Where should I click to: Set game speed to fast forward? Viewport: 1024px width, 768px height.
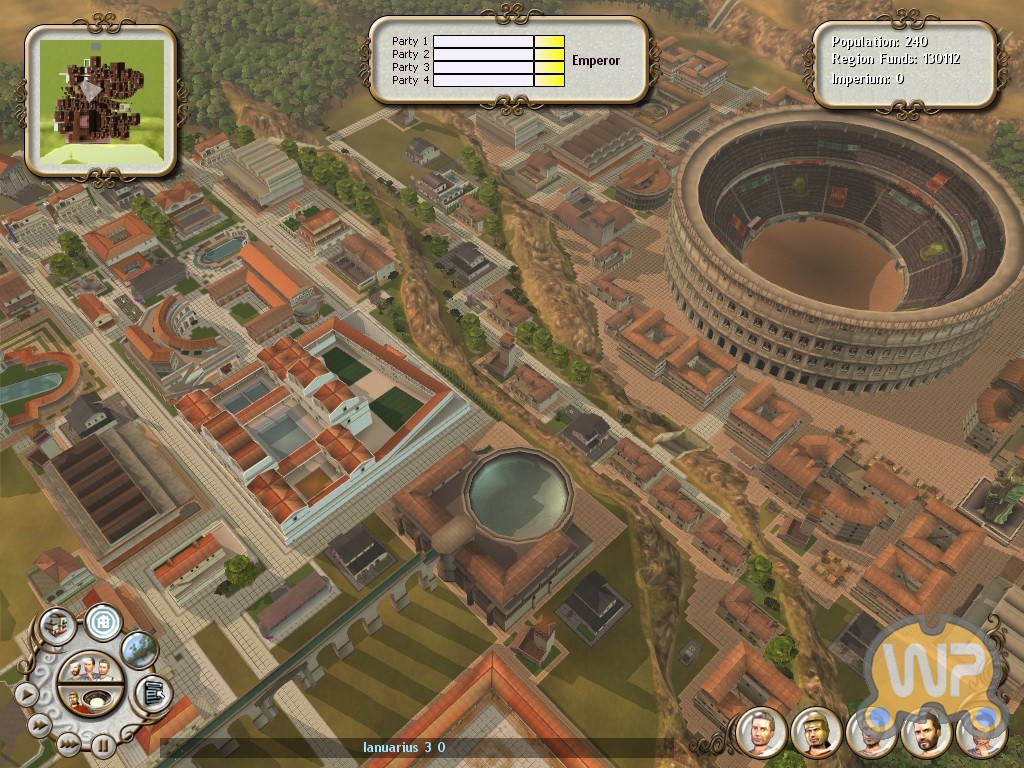pyautogui.click(x=40, y=723)
